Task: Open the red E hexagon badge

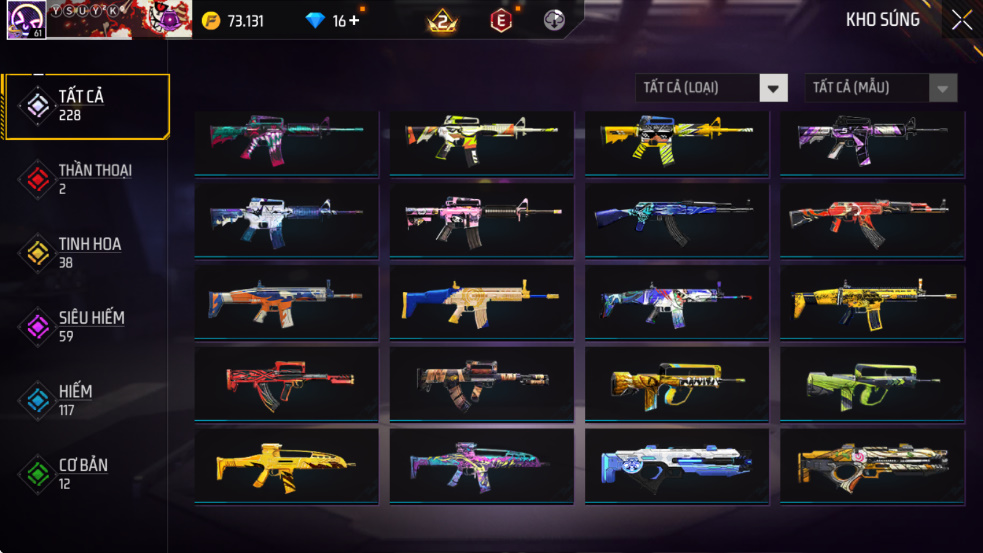Action: click(x=501, y=20)
